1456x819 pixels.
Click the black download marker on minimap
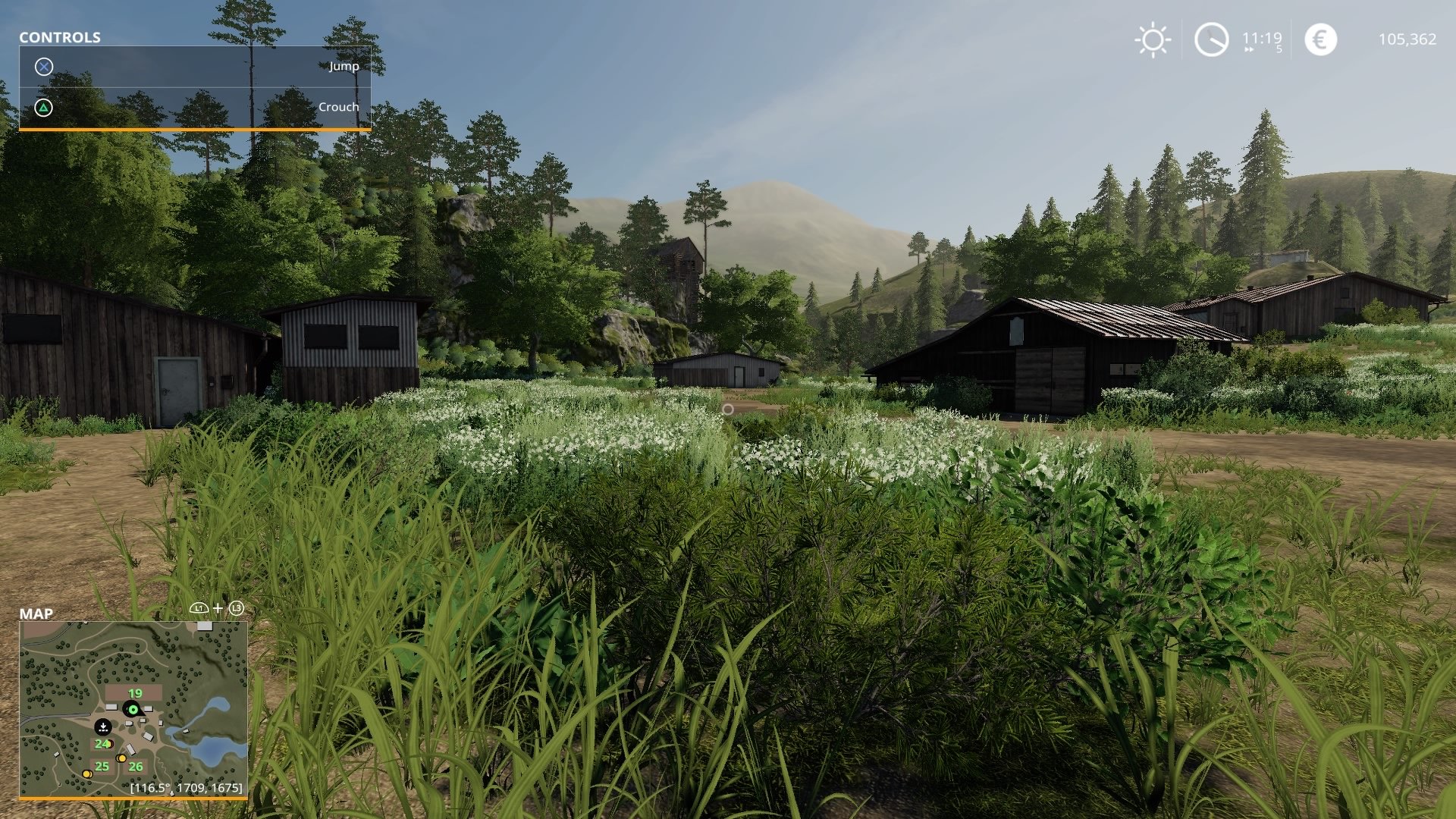click(x=102, y=727)
